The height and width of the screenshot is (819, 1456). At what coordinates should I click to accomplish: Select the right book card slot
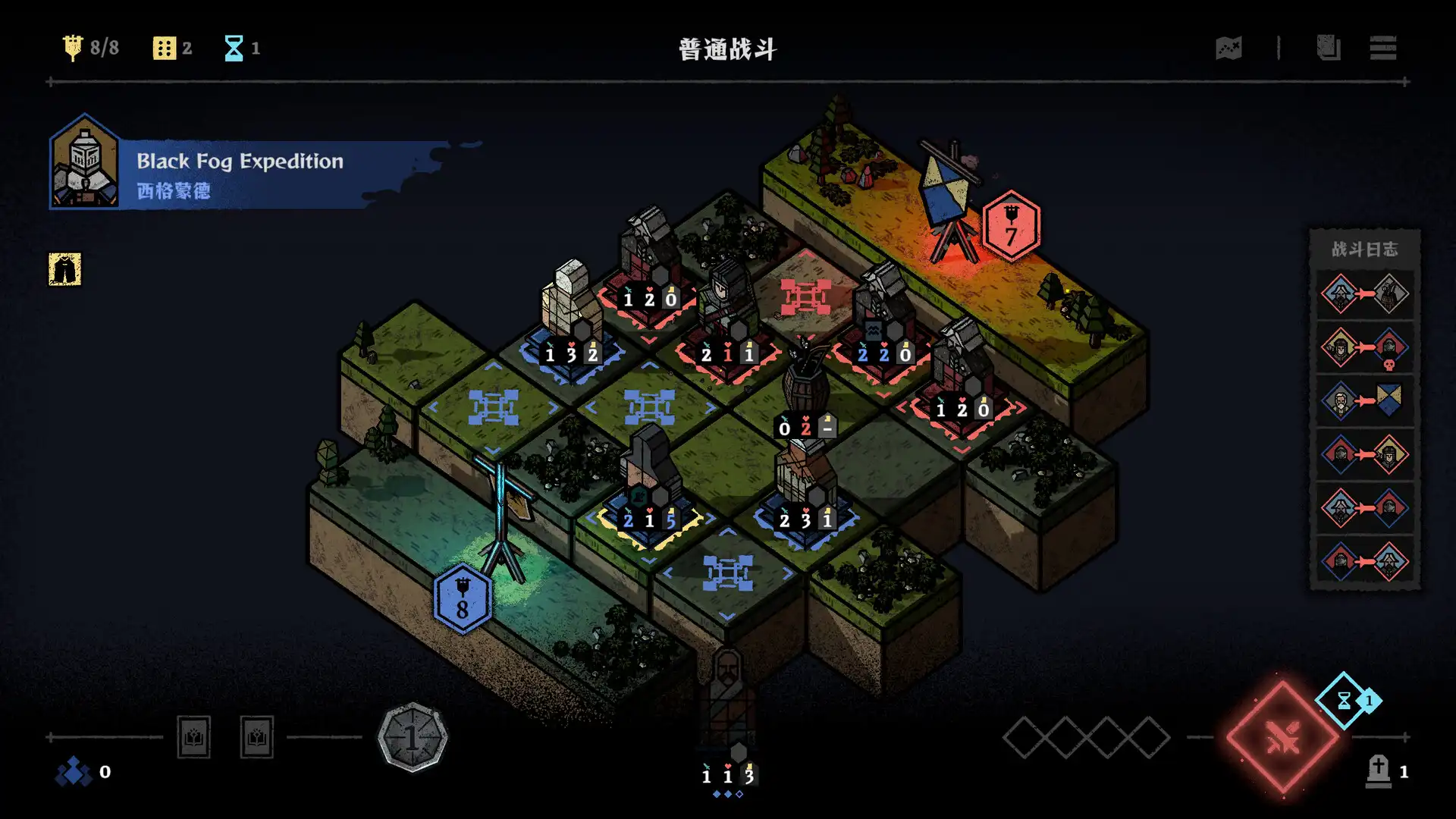point(258,736)
